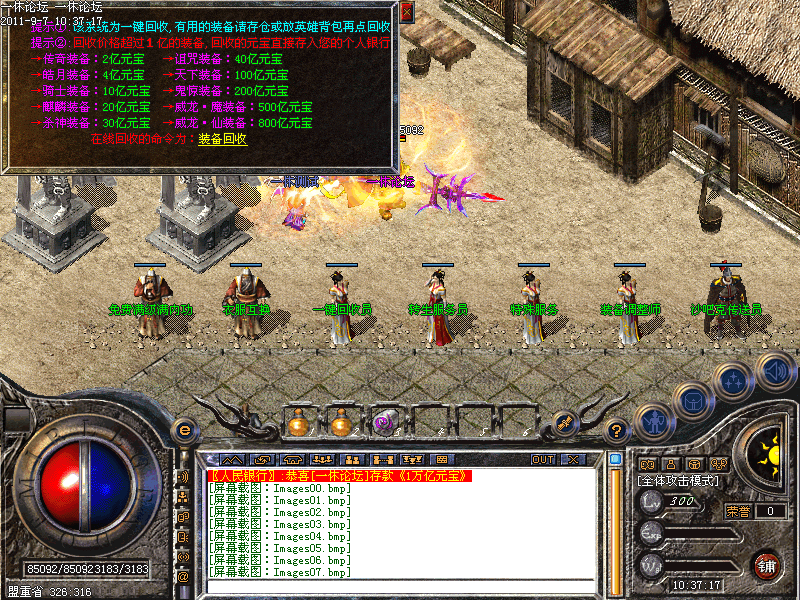Click the 装备回收 command link
The width and height of the screenshot is (800, 600).
222,139
